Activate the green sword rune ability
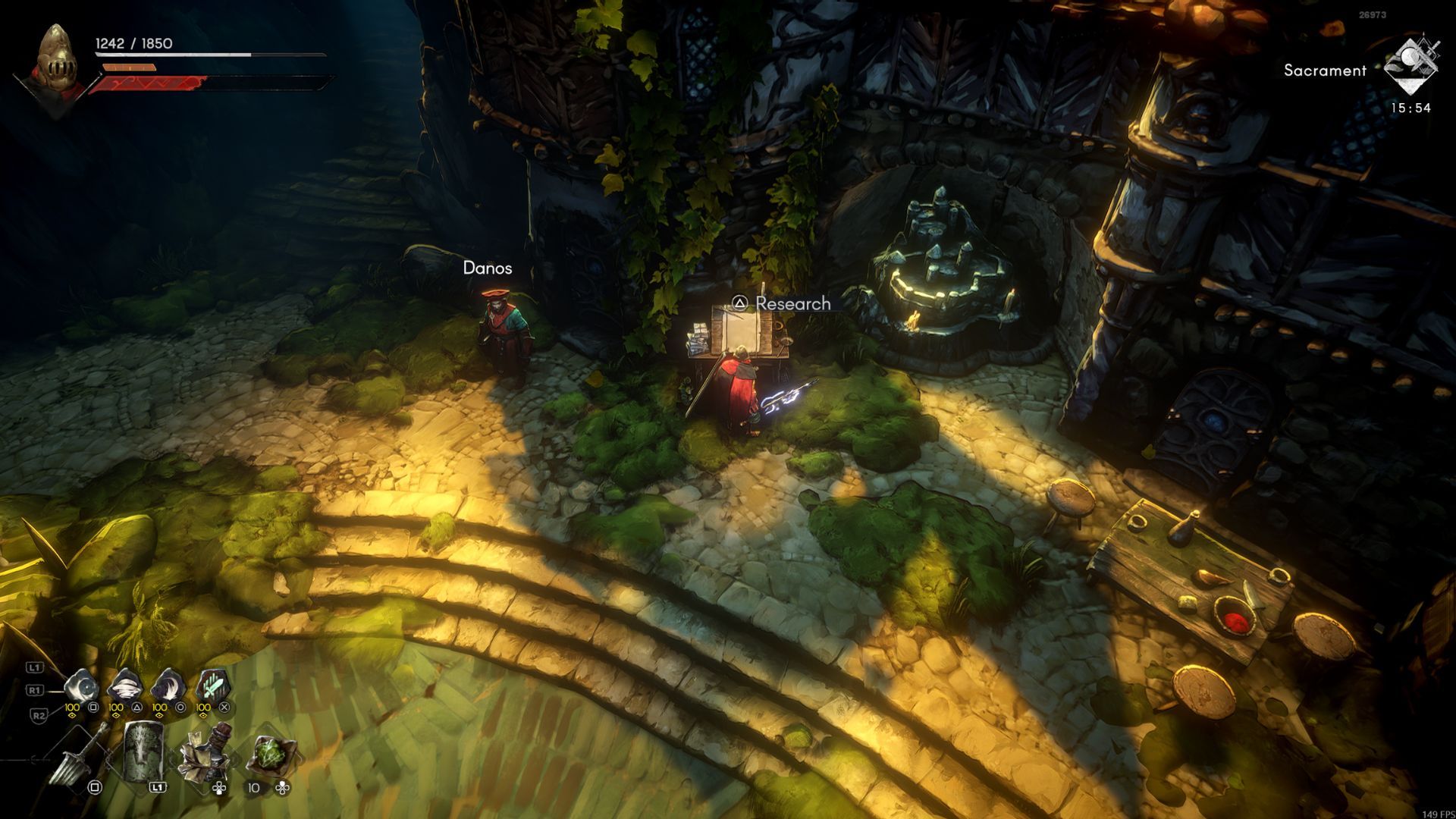1456x819 pixels. [212, 686]
